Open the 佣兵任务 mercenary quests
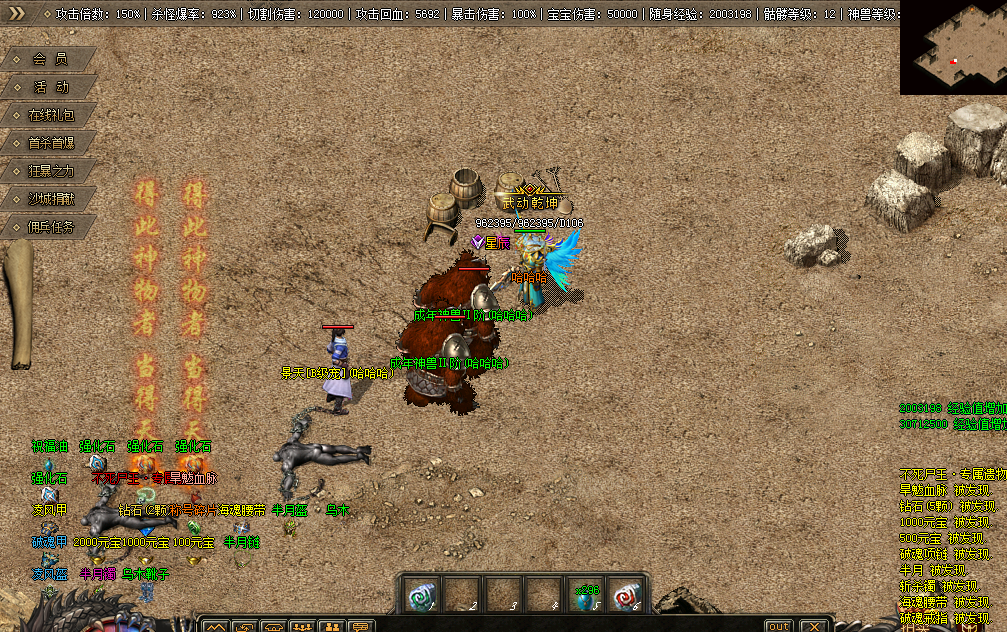This screenshot has height=632, width=1007. [x=50, y=227]
